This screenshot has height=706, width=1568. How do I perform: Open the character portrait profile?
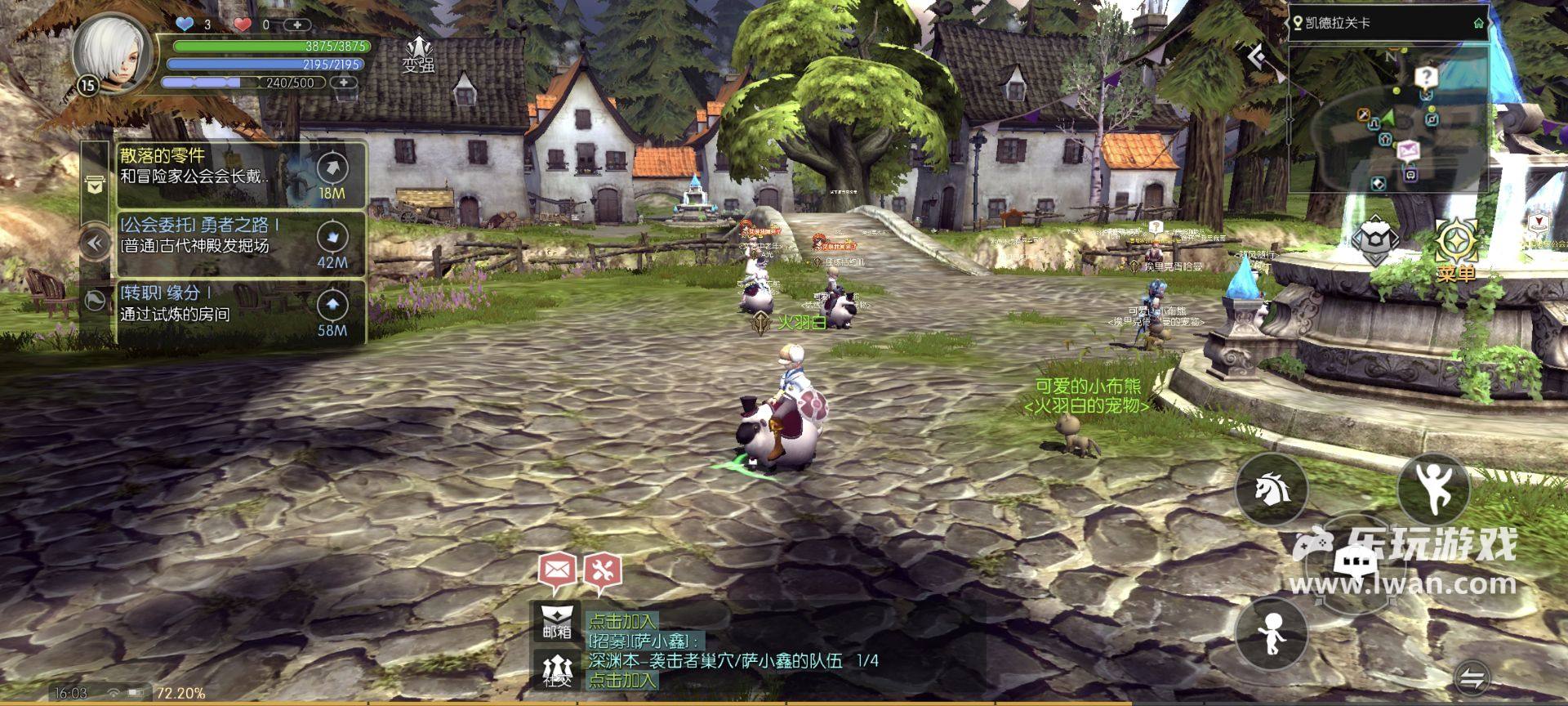pos(110,52)
